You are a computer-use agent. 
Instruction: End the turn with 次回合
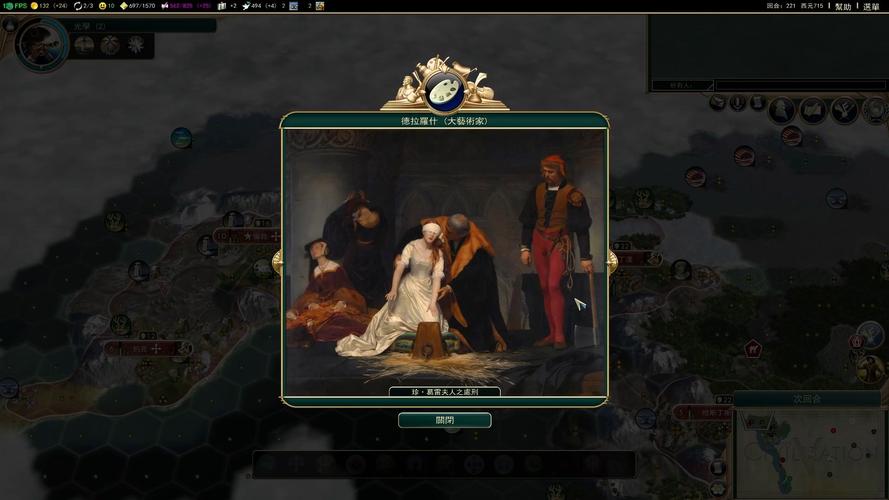click(x=807, y=398)
